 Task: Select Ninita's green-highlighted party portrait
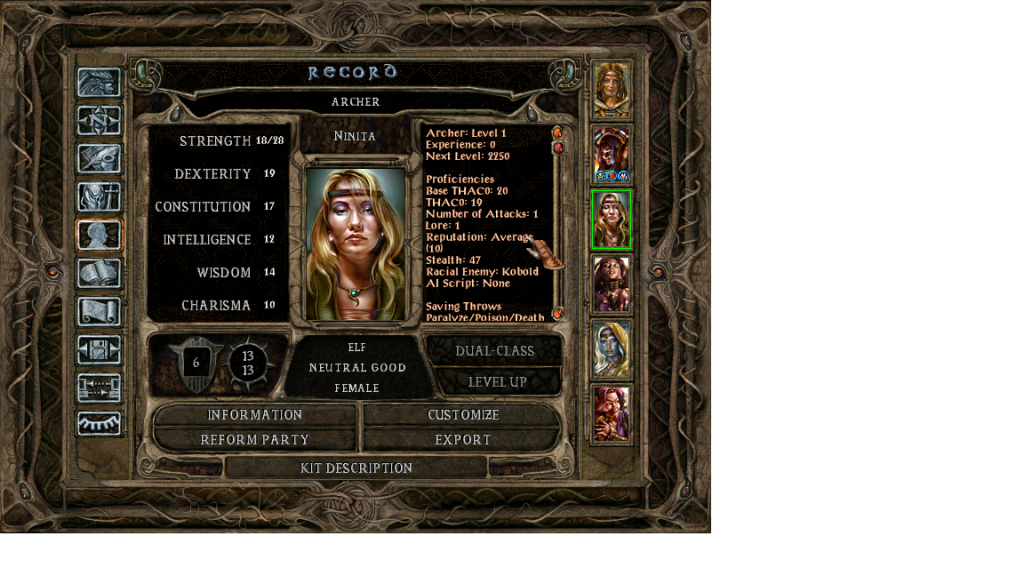click(x=611, y=220)
